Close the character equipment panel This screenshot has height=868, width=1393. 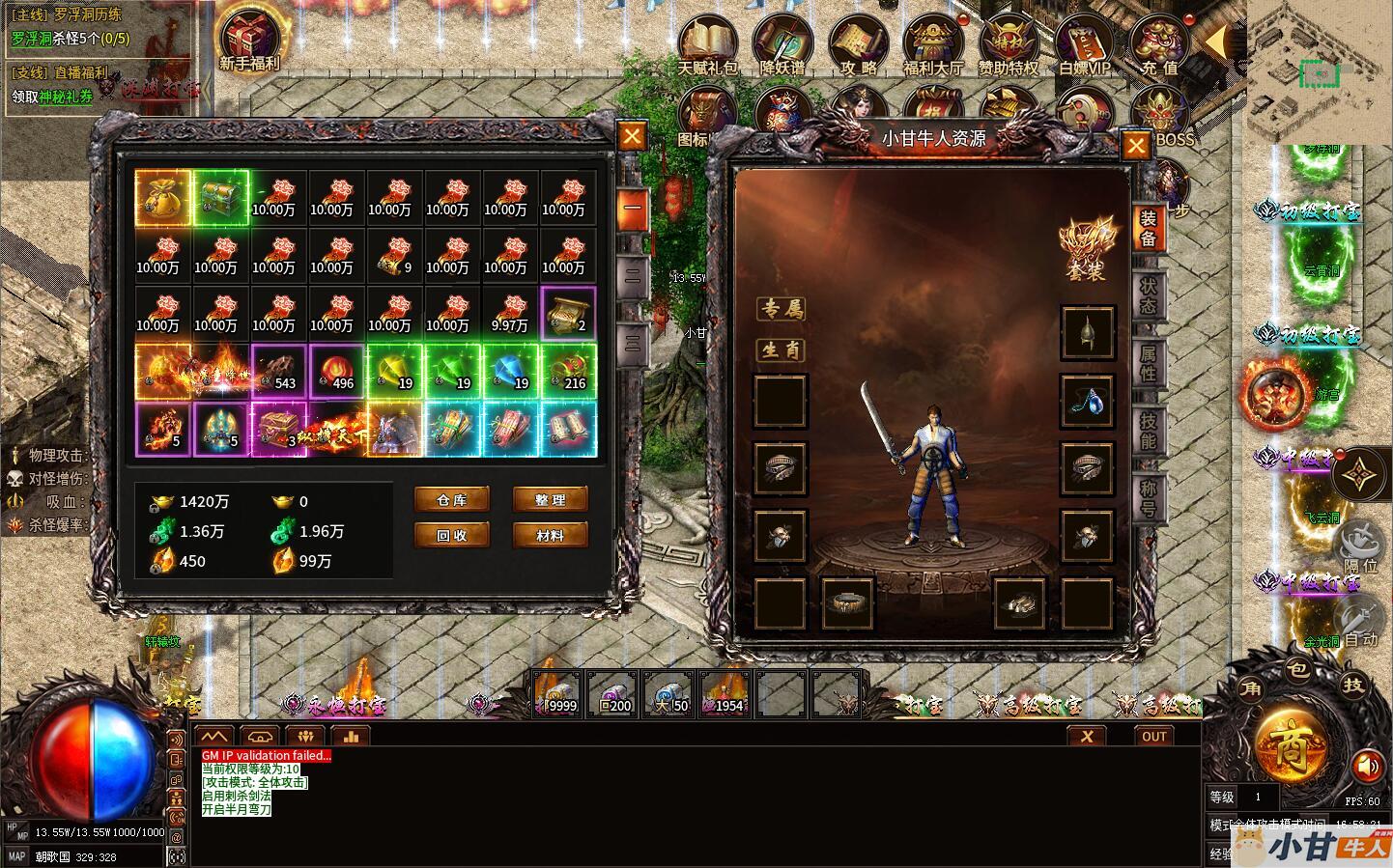pyautogui.click(x=1136, y=146)
